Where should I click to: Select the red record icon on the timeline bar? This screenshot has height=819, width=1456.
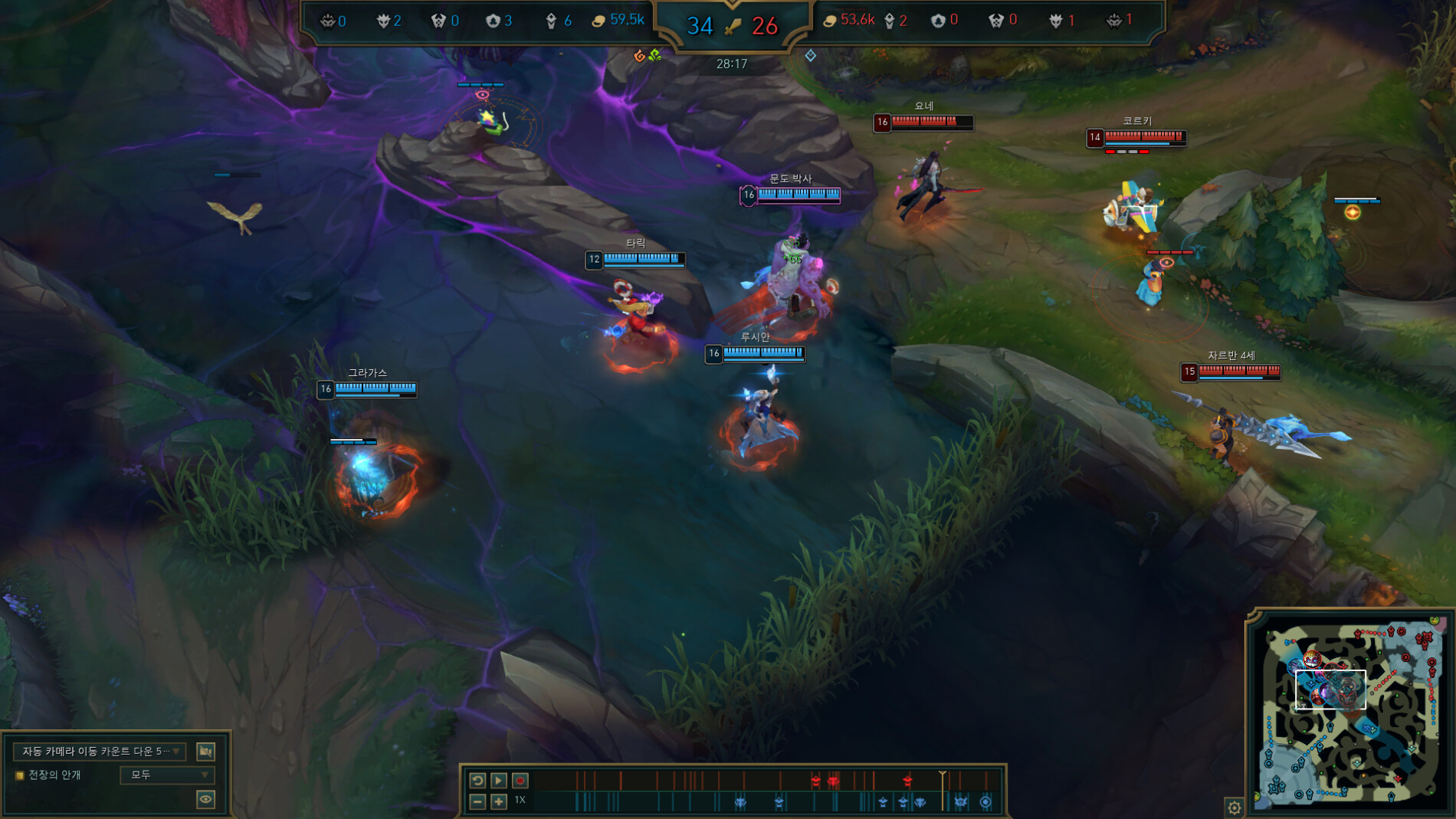tap(521, 779)
